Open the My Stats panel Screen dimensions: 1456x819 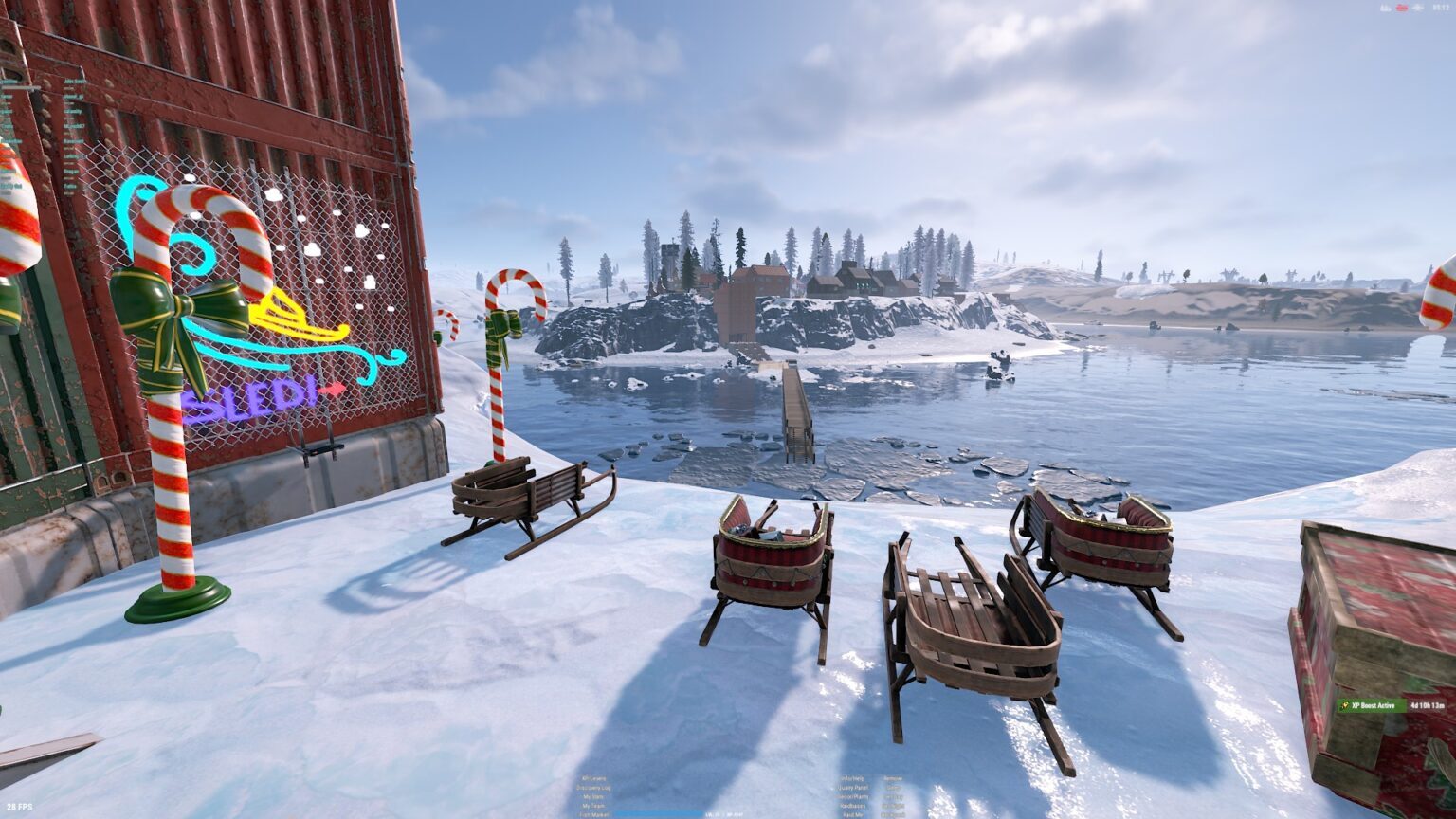tap(594, 797)
